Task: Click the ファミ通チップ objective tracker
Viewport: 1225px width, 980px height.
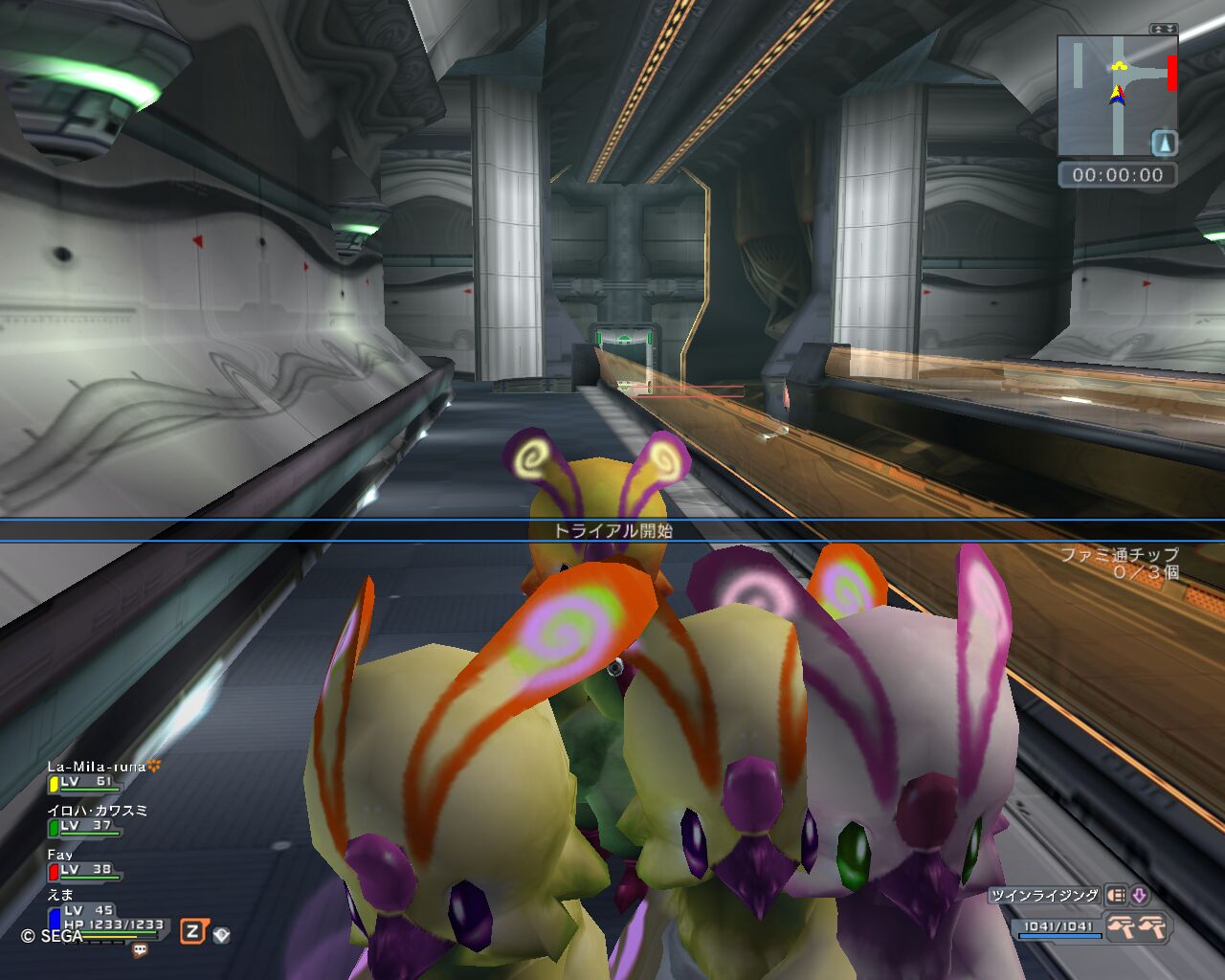Action: pyautogui.click(x=1119, y=563)
